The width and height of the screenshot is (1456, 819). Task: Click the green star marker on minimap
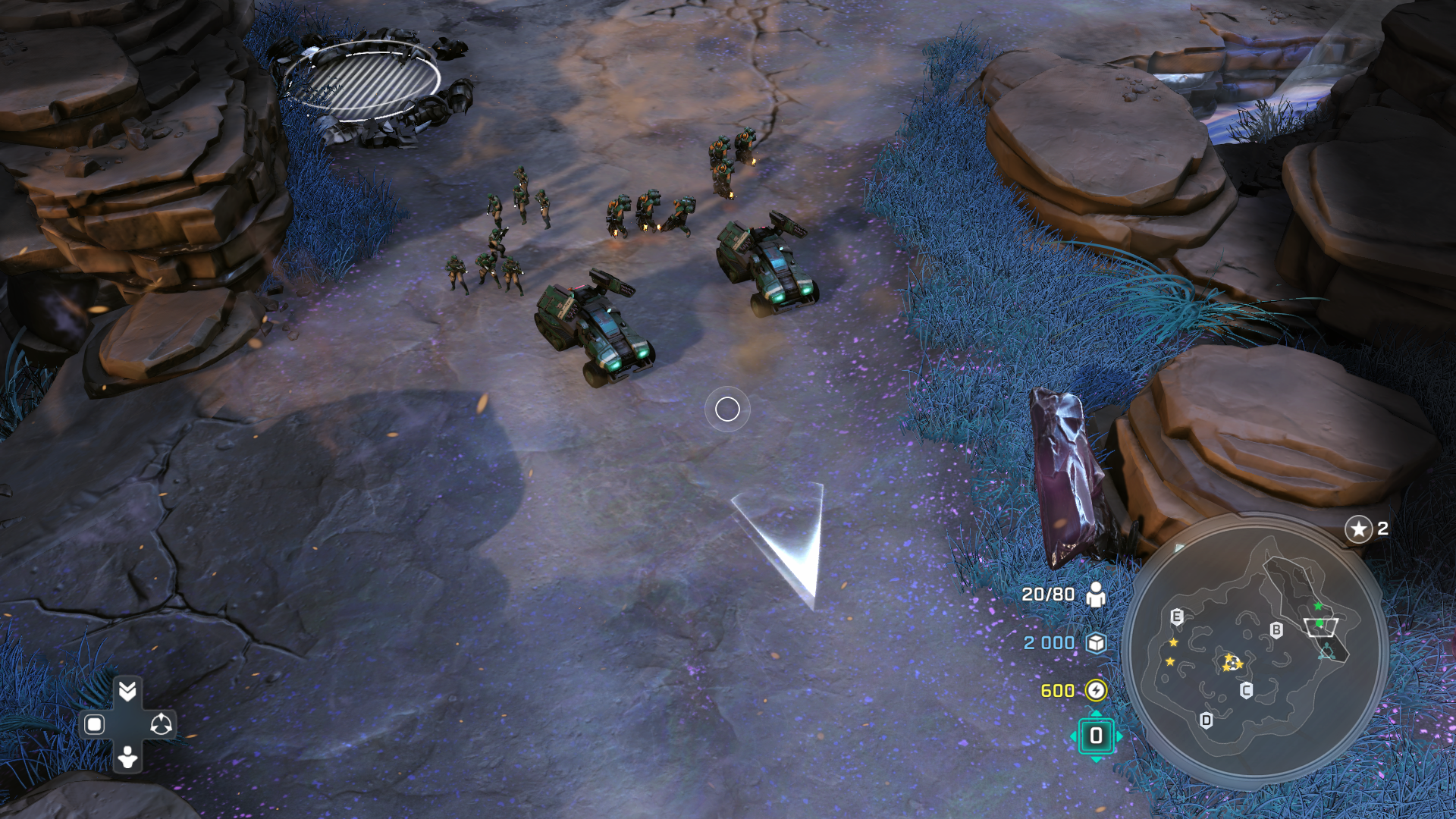pyautogui.click(x=1318, y=606)
